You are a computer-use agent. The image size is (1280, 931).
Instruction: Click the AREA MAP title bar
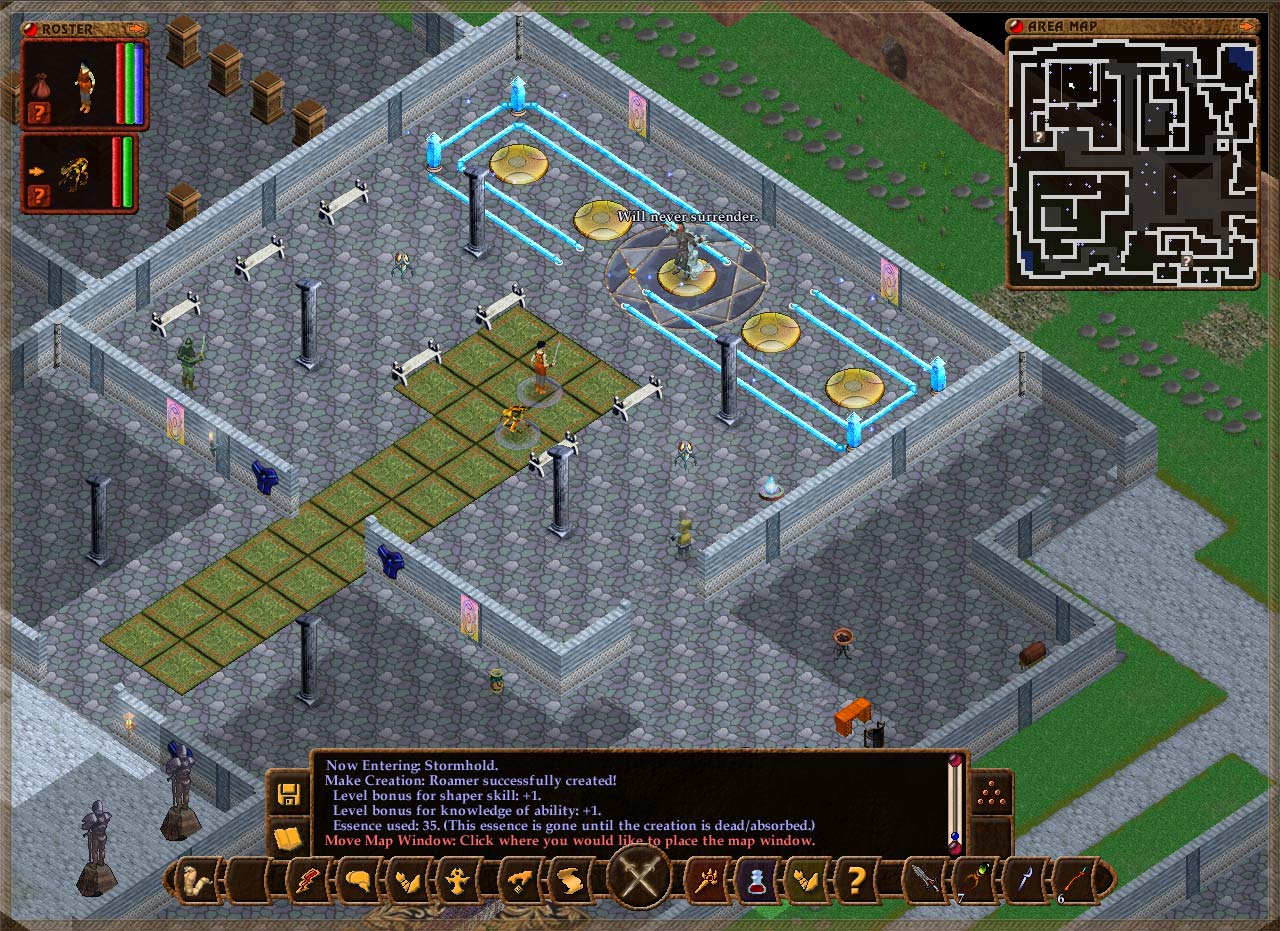click(1061, 26)
